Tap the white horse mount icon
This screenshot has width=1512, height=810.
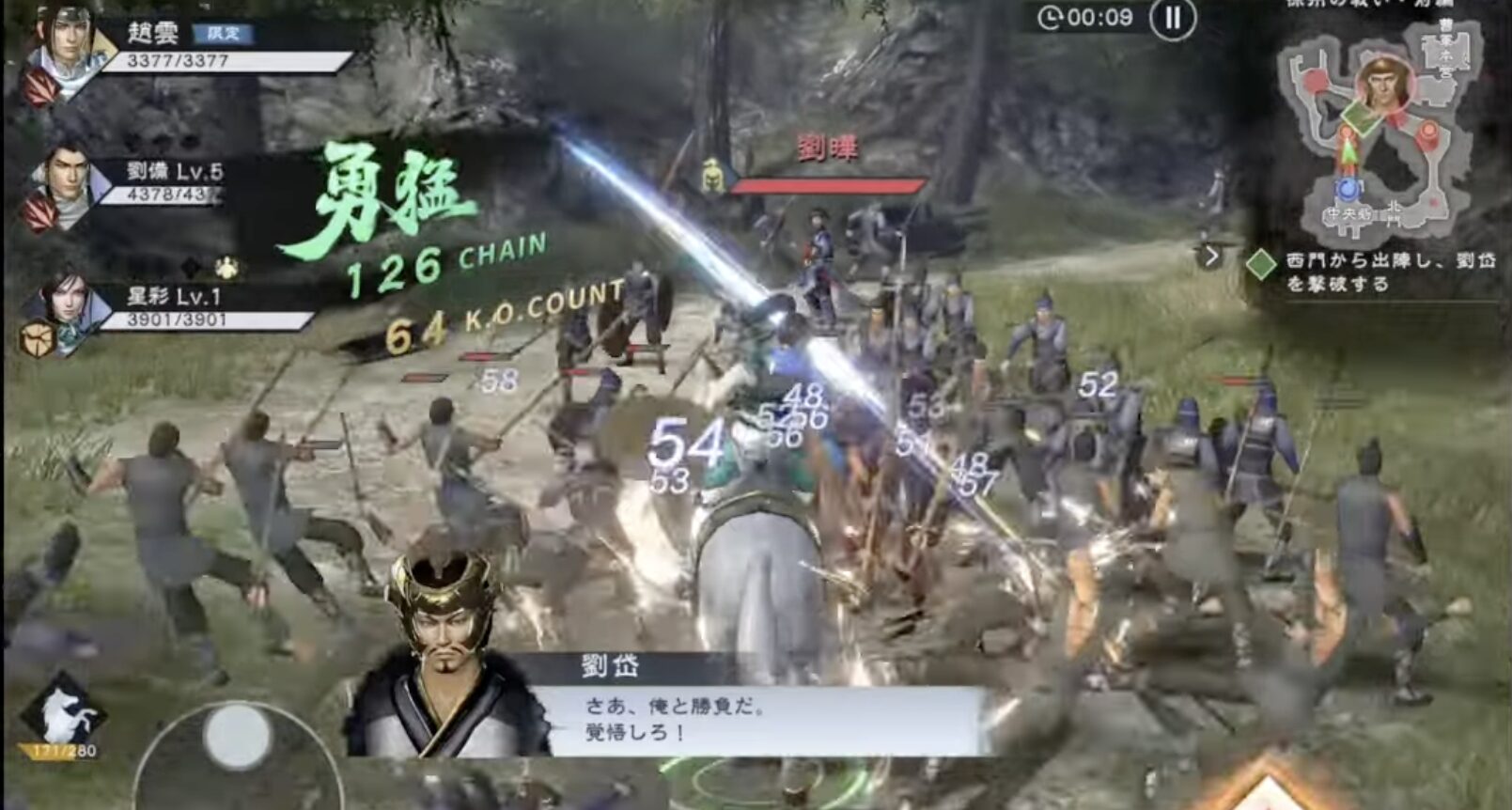point(66,714)
